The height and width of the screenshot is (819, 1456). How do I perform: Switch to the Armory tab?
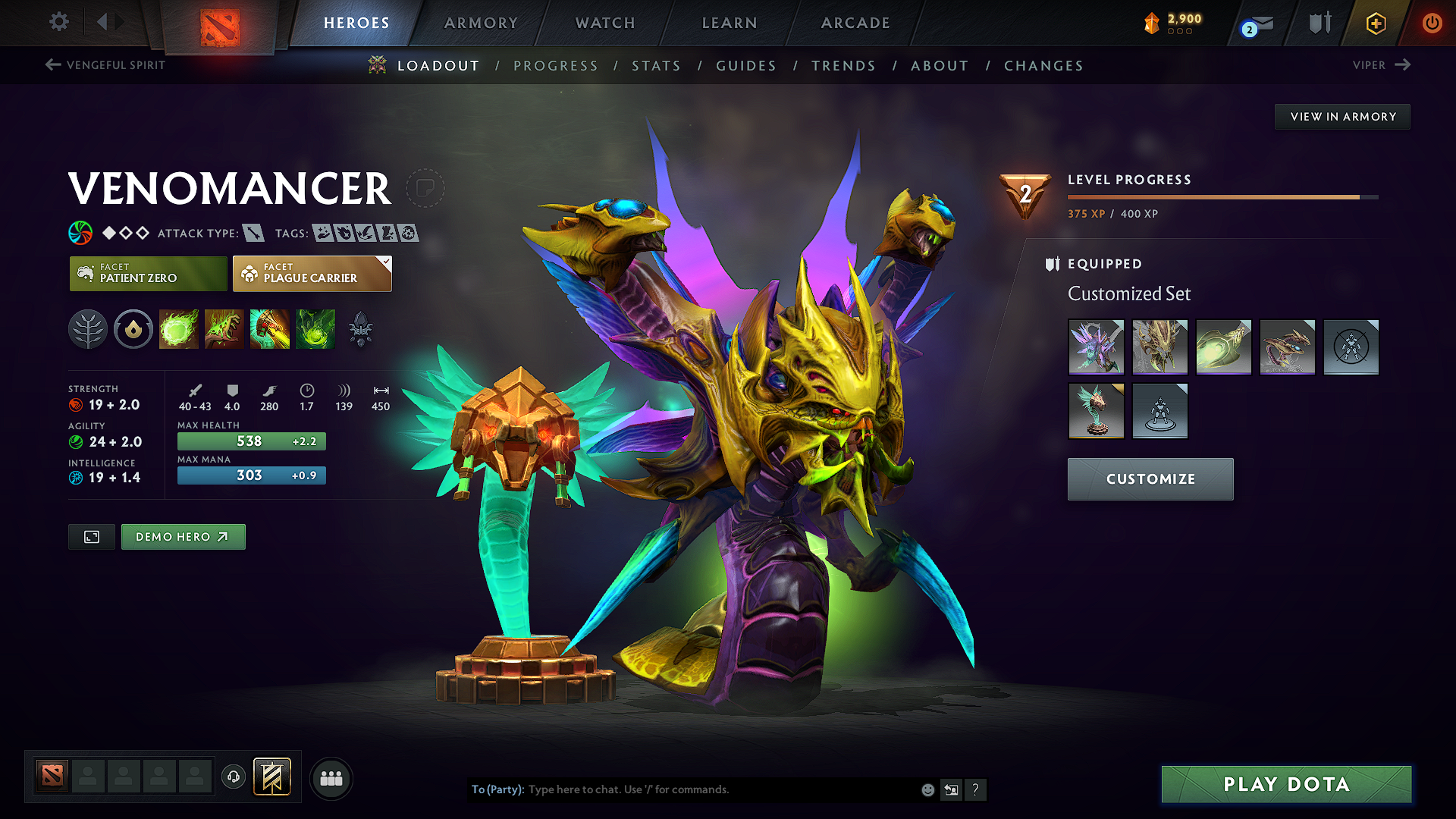[480, 23]
